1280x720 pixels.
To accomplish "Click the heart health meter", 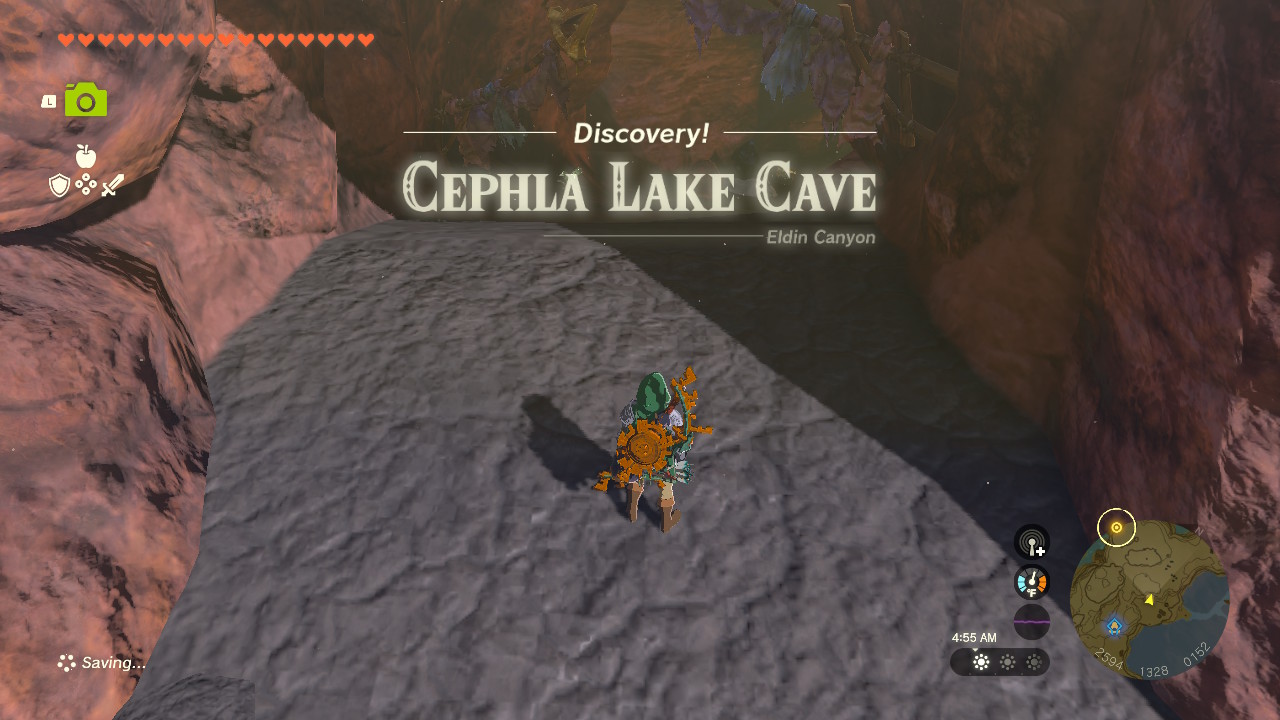I will [213, 40].
